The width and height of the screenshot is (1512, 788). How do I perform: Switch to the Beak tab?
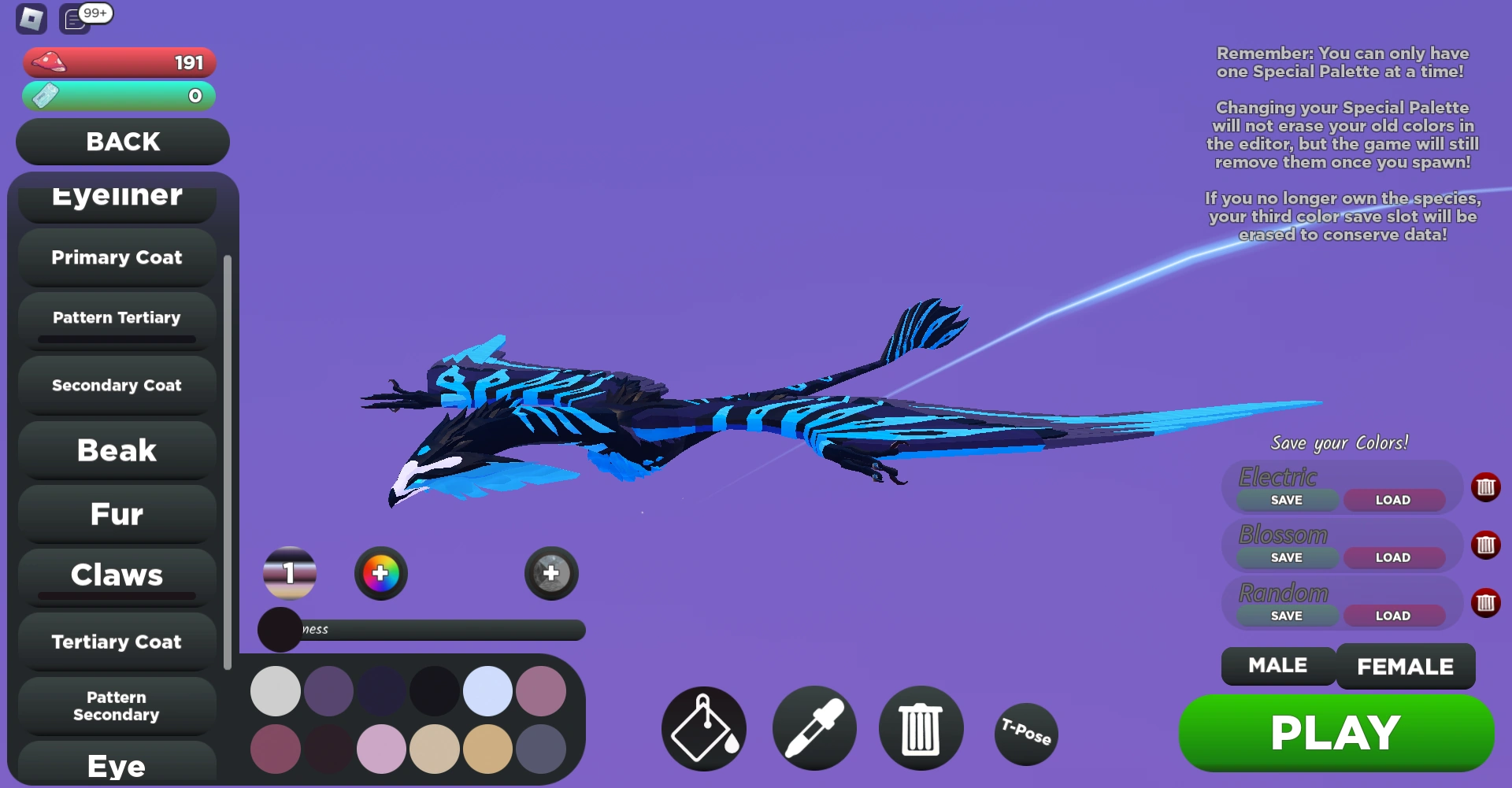116,449
